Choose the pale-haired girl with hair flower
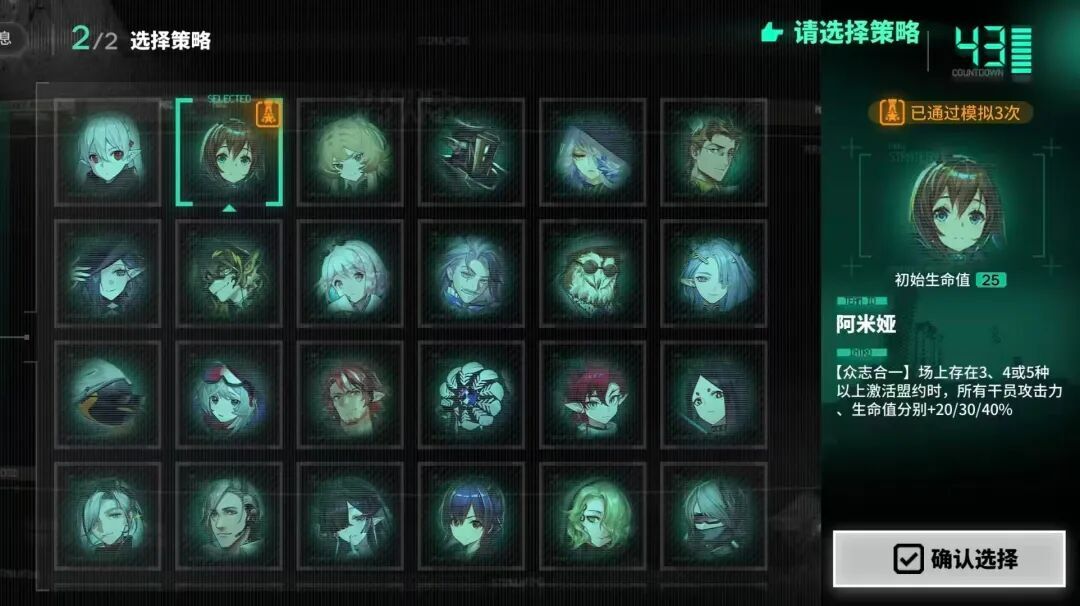 point(350,273)
